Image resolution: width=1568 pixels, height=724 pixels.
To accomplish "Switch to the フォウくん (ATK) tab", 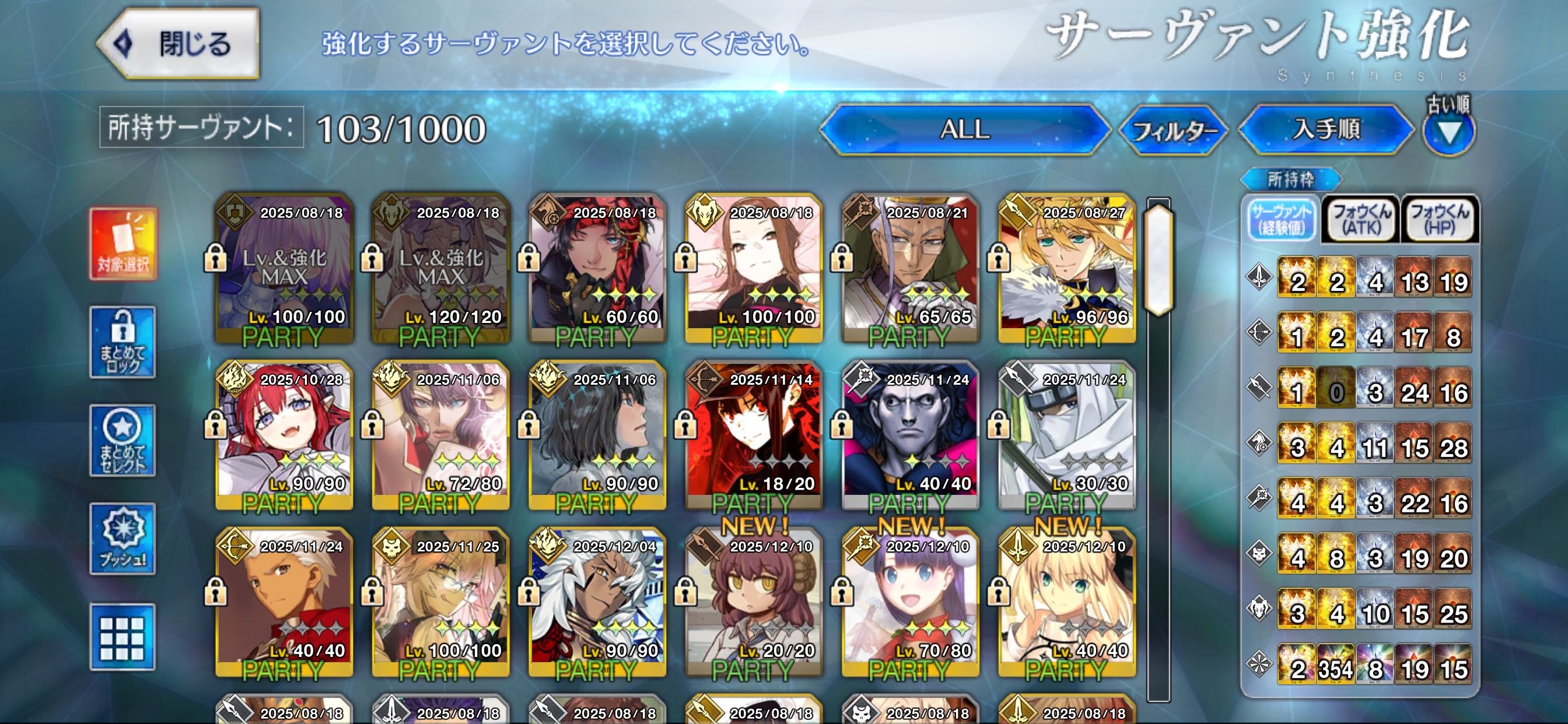I will pos(1361,220).
